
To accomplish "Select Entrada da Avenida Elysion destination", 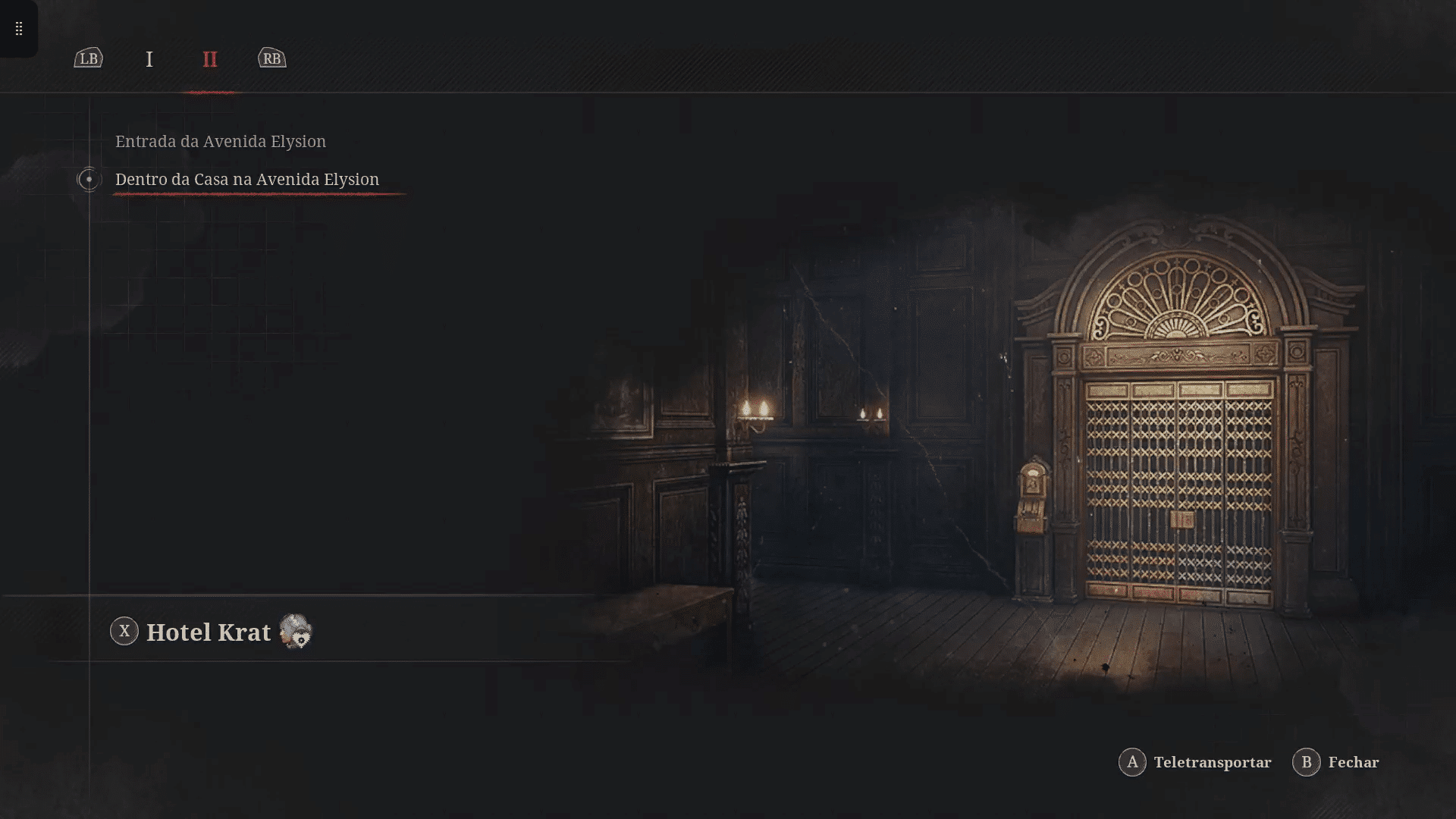I will 220,142.
